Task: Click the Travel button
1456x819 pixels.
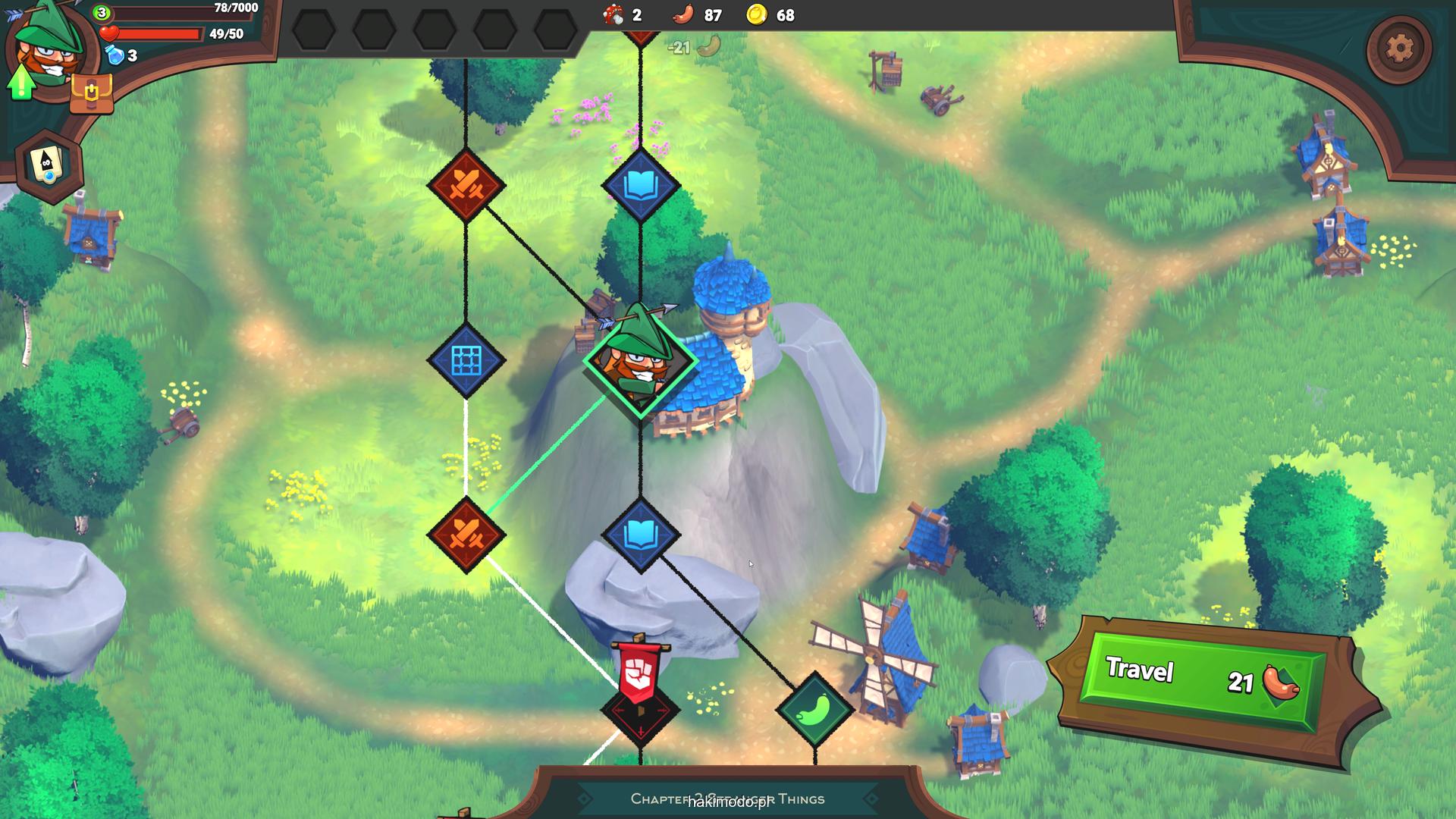Action: [x=1203, y=679]
